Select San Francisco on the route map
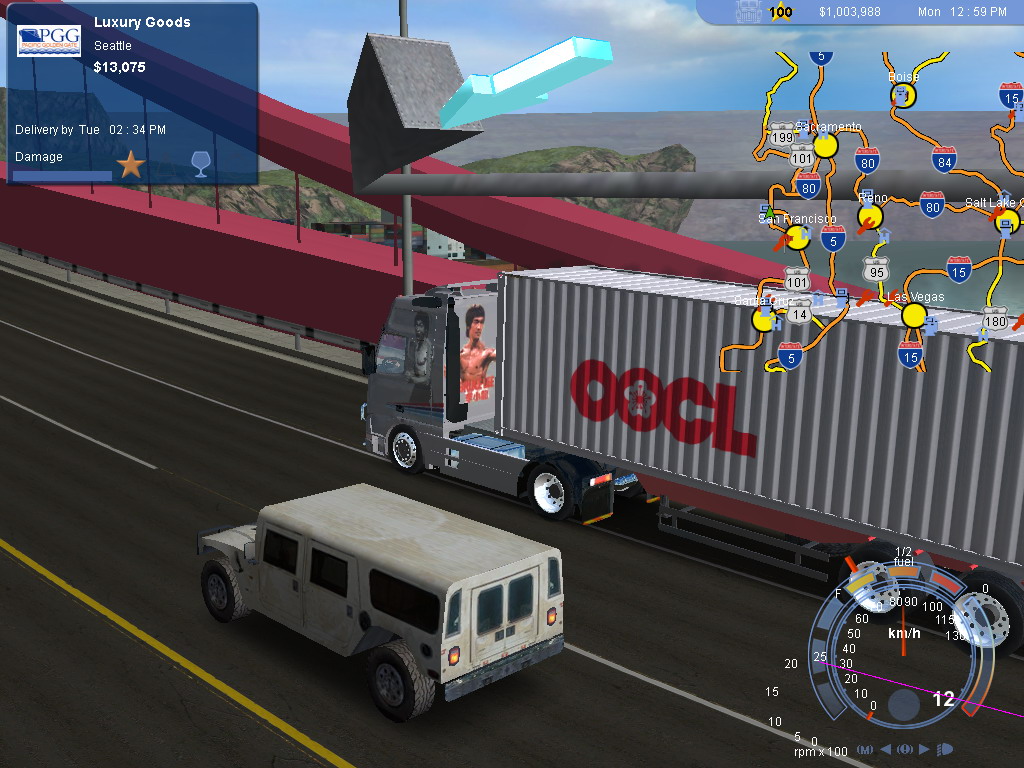The height and width of the screenshot is (768, 1024). (798, 237)
